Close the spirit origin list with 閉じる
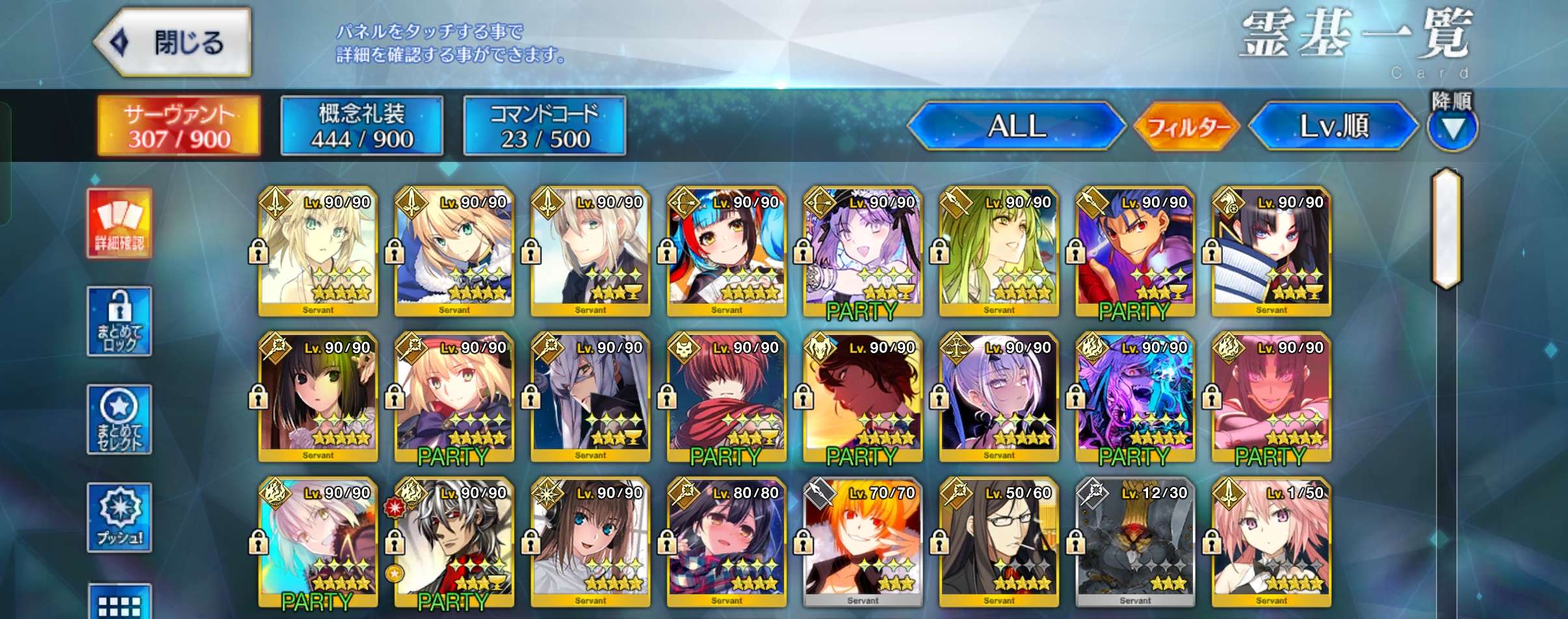 (174, 43)
